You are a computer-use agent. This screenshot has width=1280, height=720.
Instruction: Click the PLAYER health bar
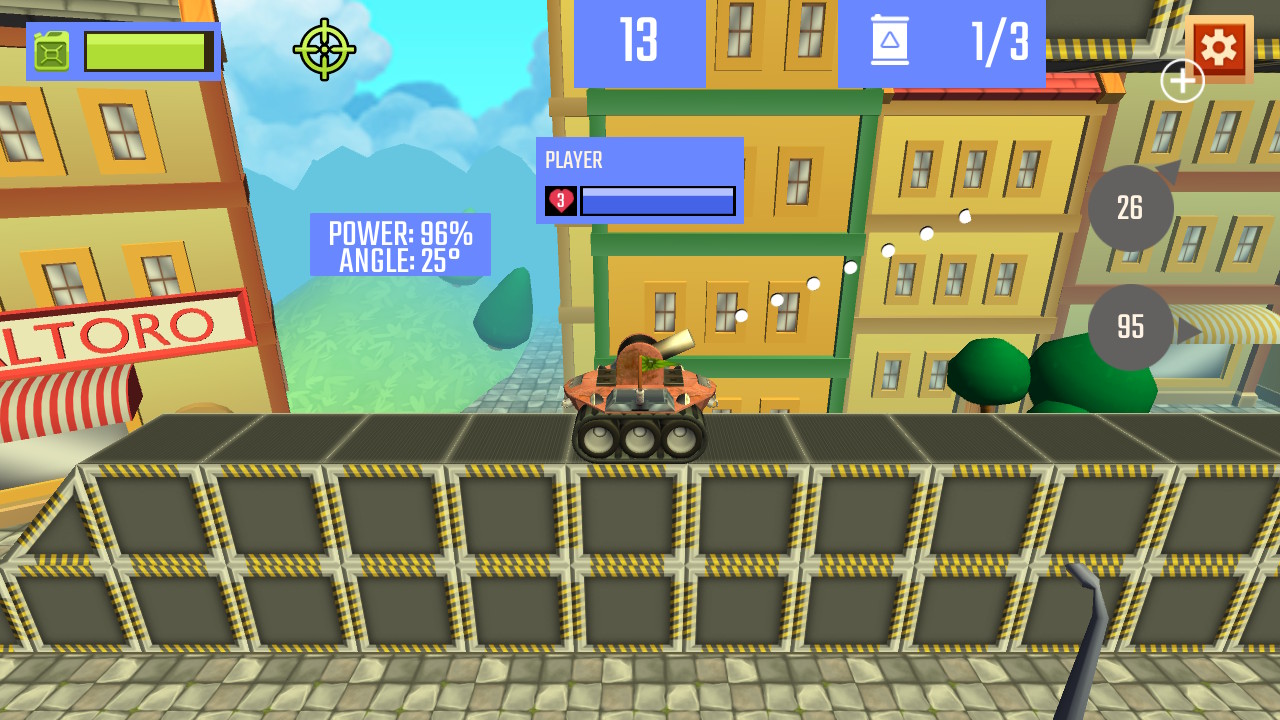[x=658, y=200]
